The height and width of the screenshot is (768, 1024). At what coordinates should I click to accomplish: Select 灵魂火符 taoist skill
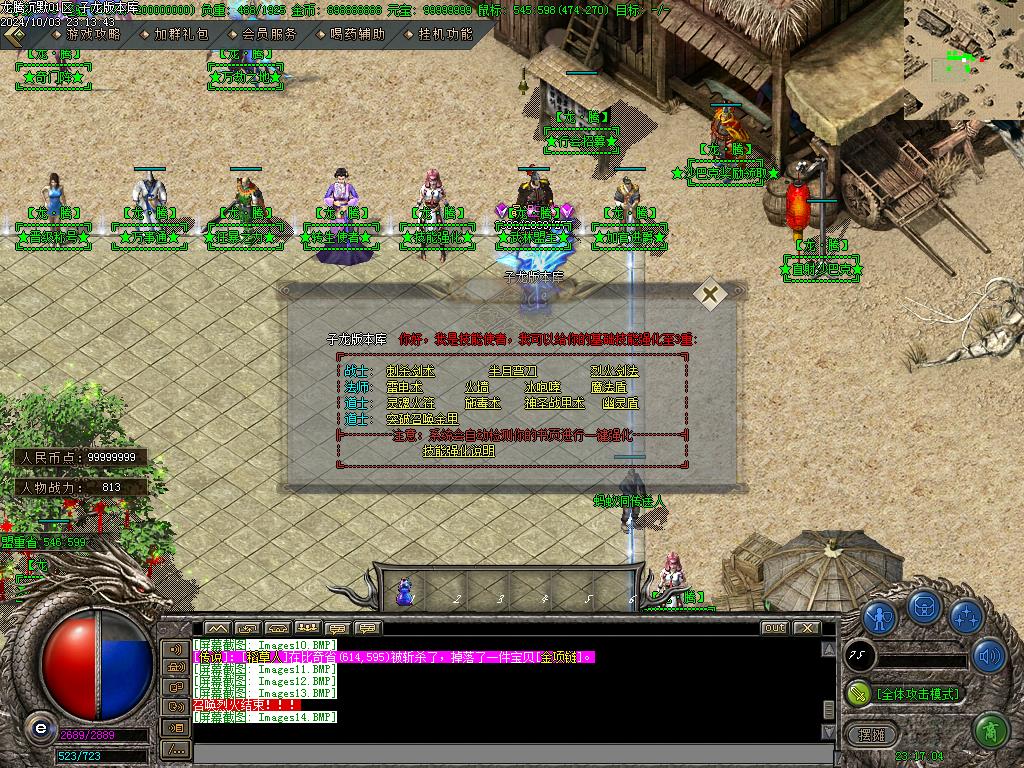point(410,403)
